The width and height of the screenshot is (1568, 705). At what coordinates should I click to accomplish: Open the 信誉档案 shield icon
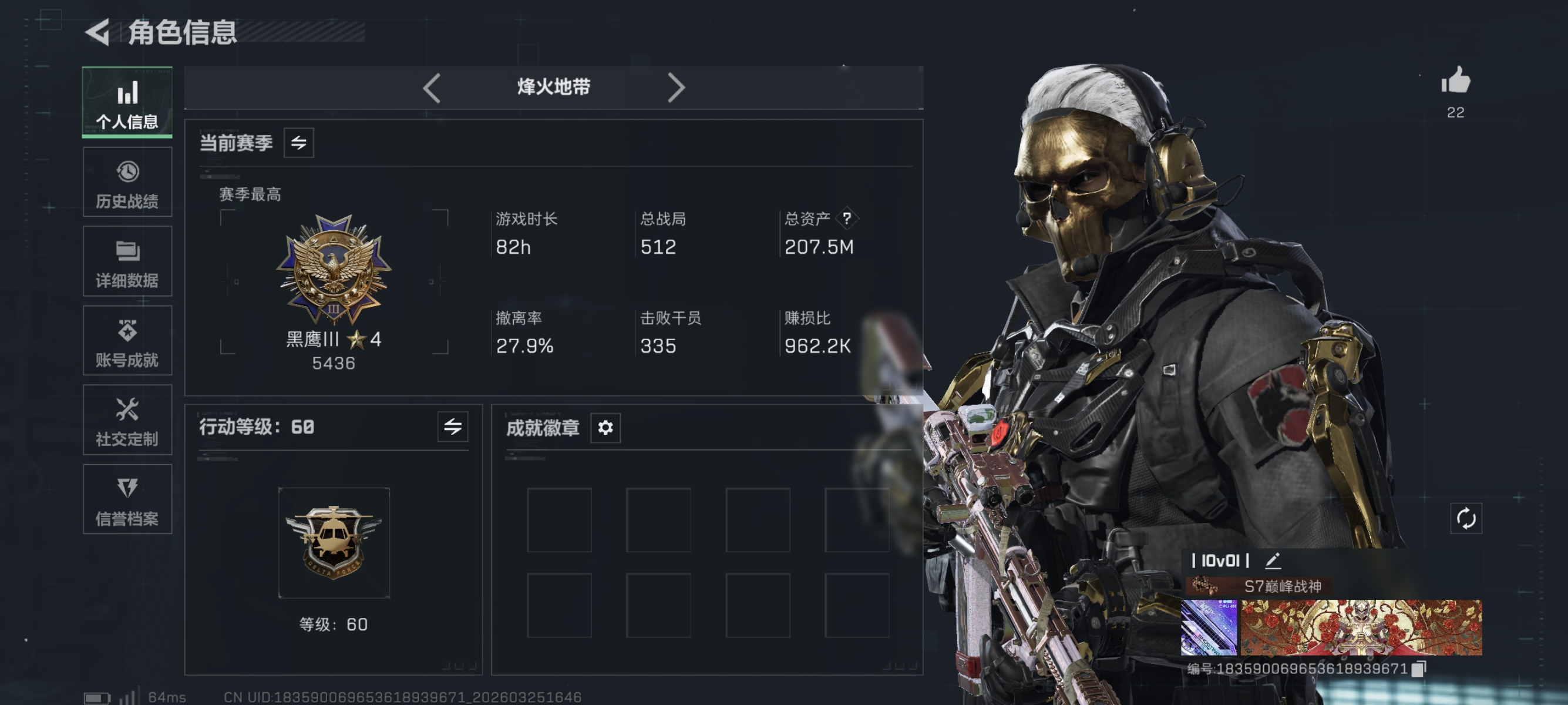tap(127, 499)
